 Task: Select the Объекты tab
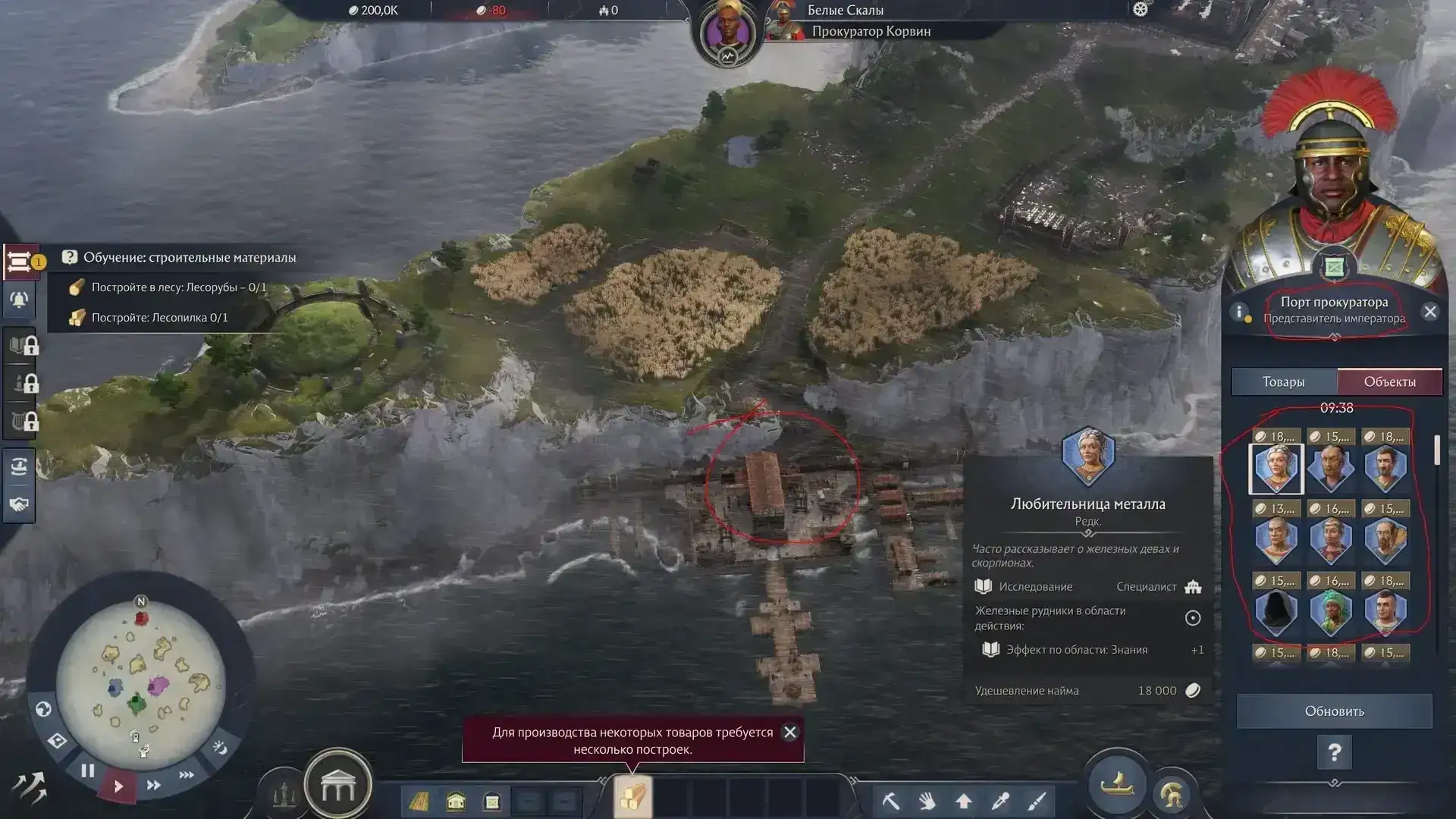1389,381
